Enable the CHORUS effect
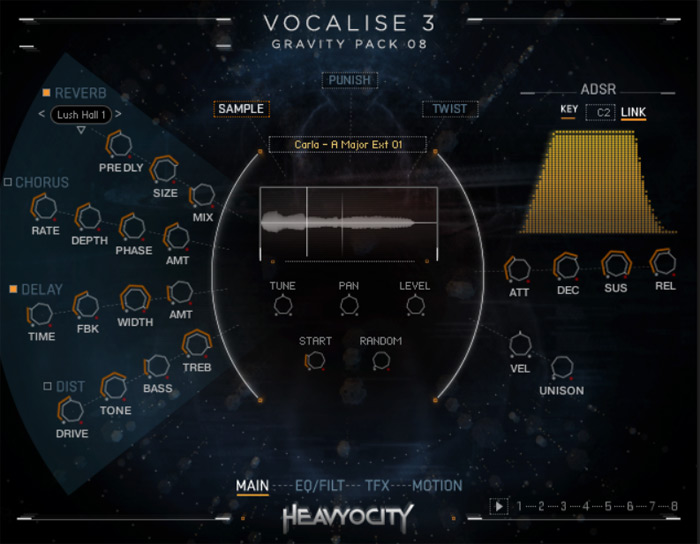 pos(8,182)
